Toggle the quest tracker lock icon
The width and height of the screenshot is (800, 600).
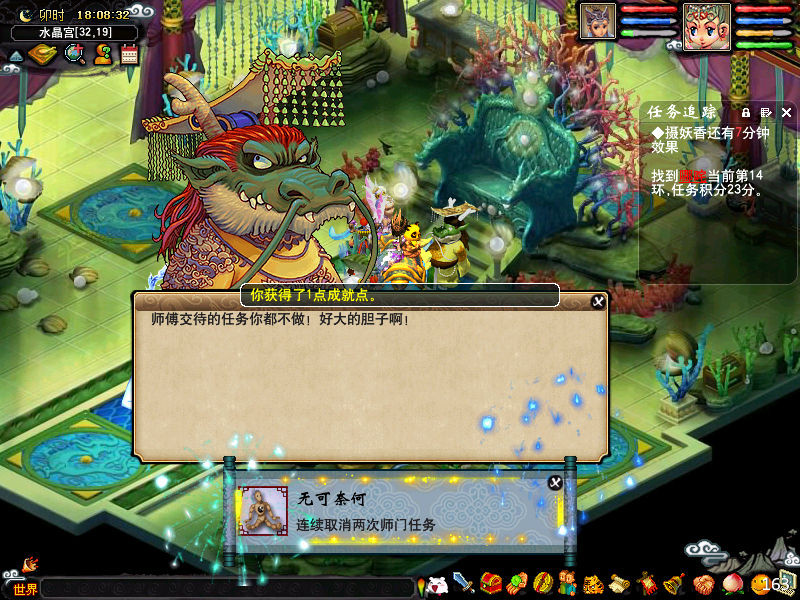click(x=746, y=112)
